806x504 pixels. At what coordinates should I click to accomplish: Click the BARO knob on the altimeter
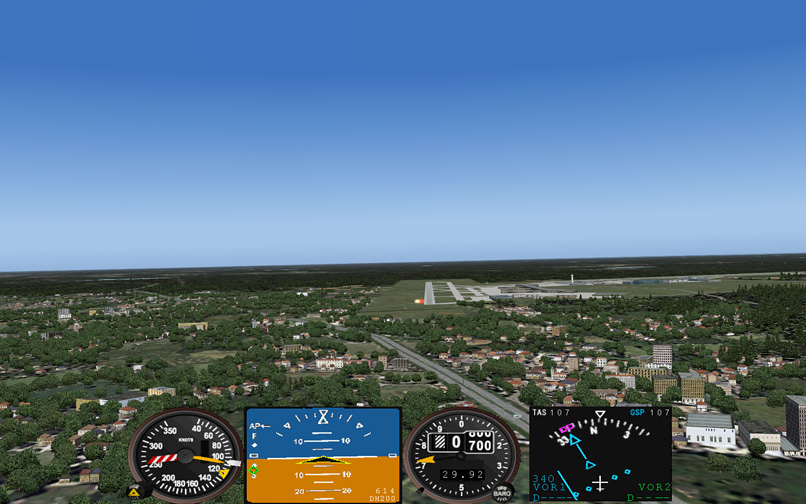pyautogui.click(x=503, y=491)
